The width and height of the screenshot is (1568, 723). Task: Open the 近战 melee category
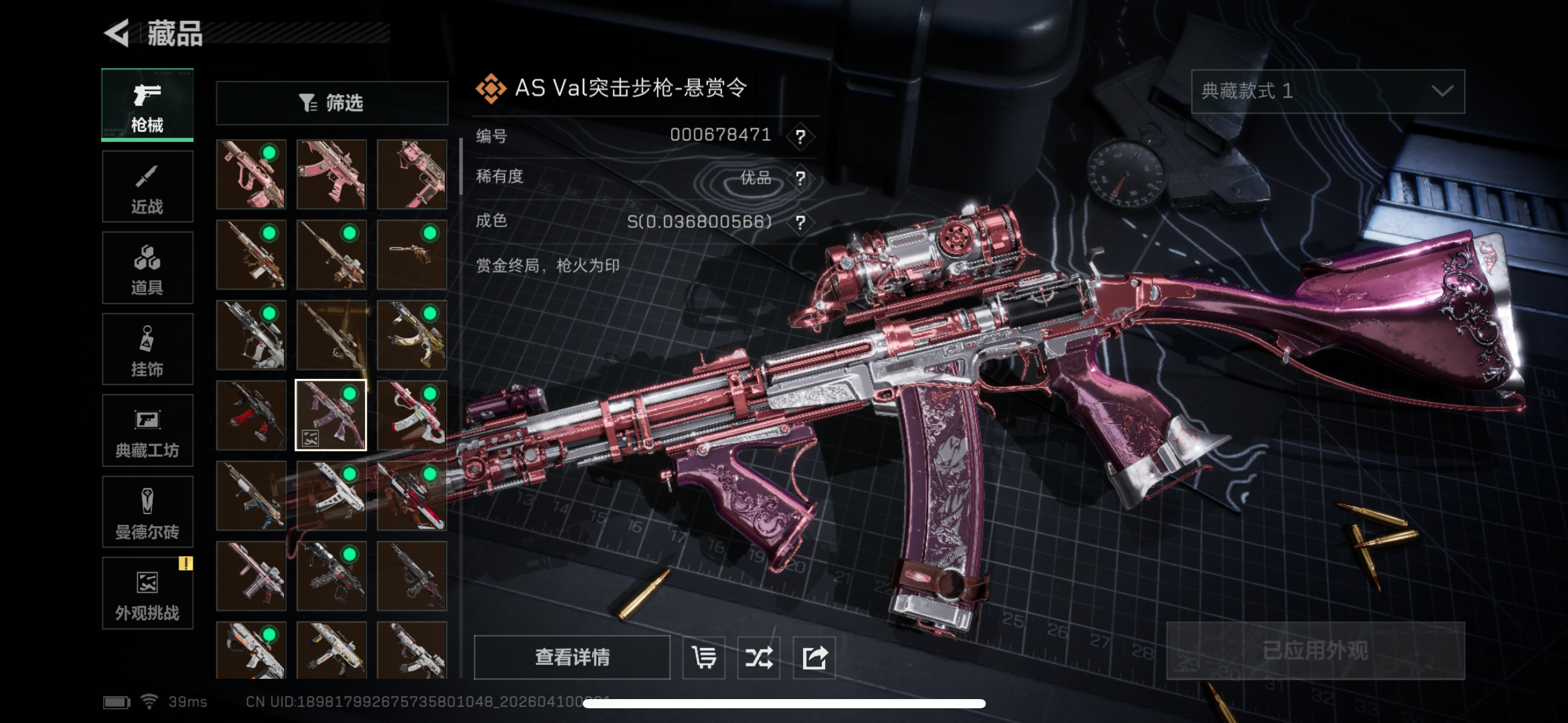coord(147,187)
